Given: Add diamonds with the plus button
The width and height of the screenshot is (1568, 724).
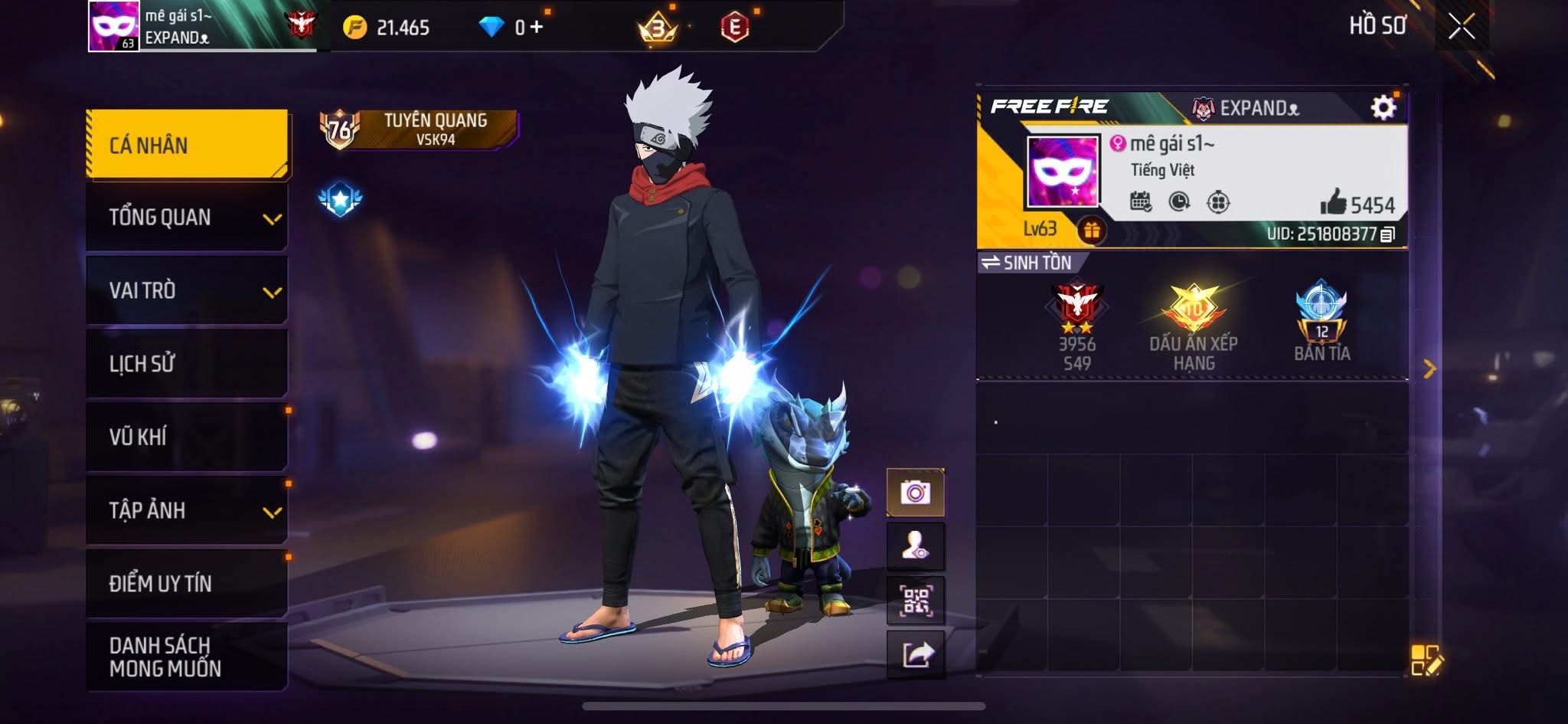Looking at the screenshot, I should (537, 28).
